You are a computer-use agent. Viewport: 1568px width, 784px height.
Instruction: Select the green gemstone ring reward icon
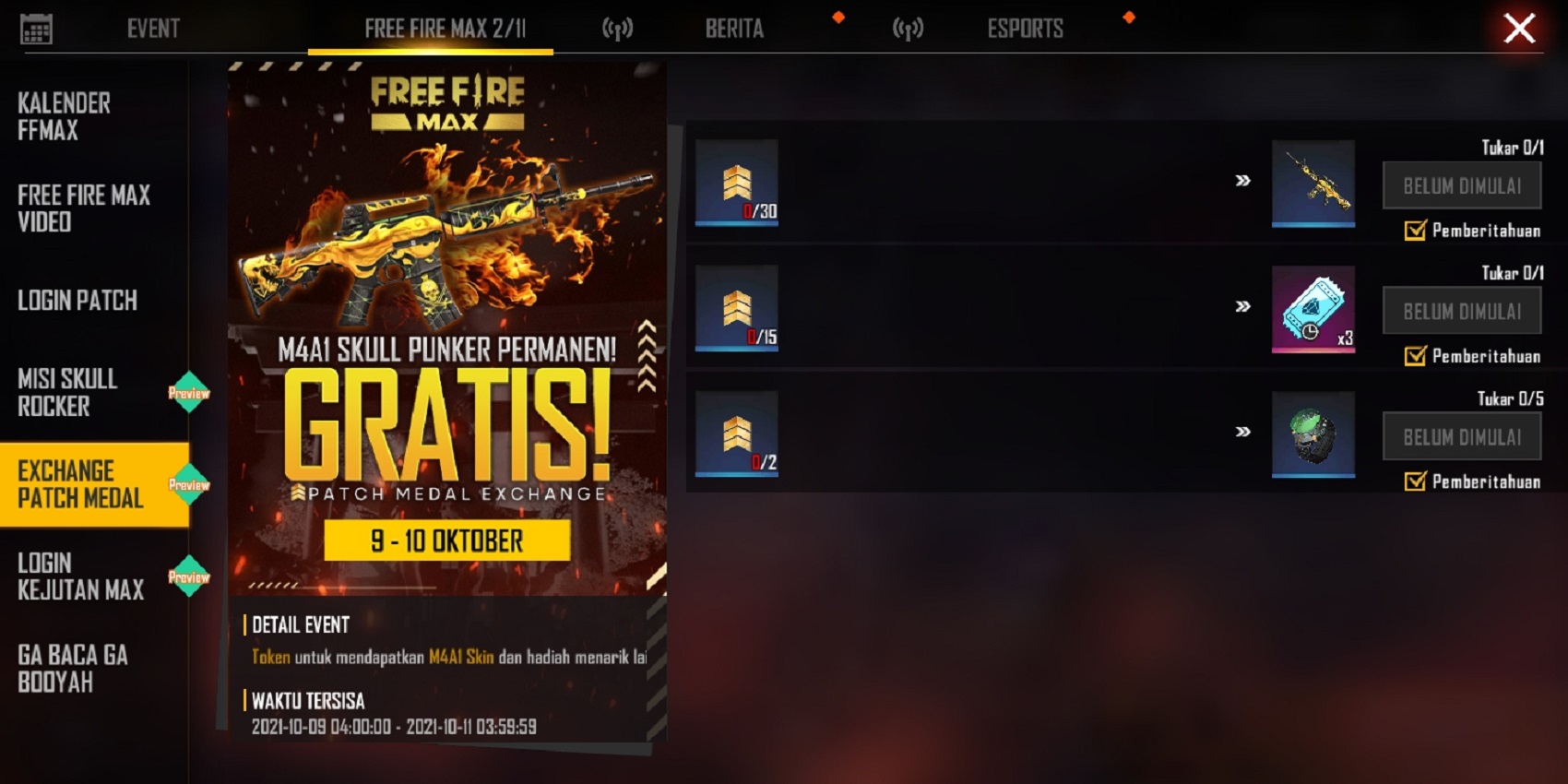[x=1313, y=435]
